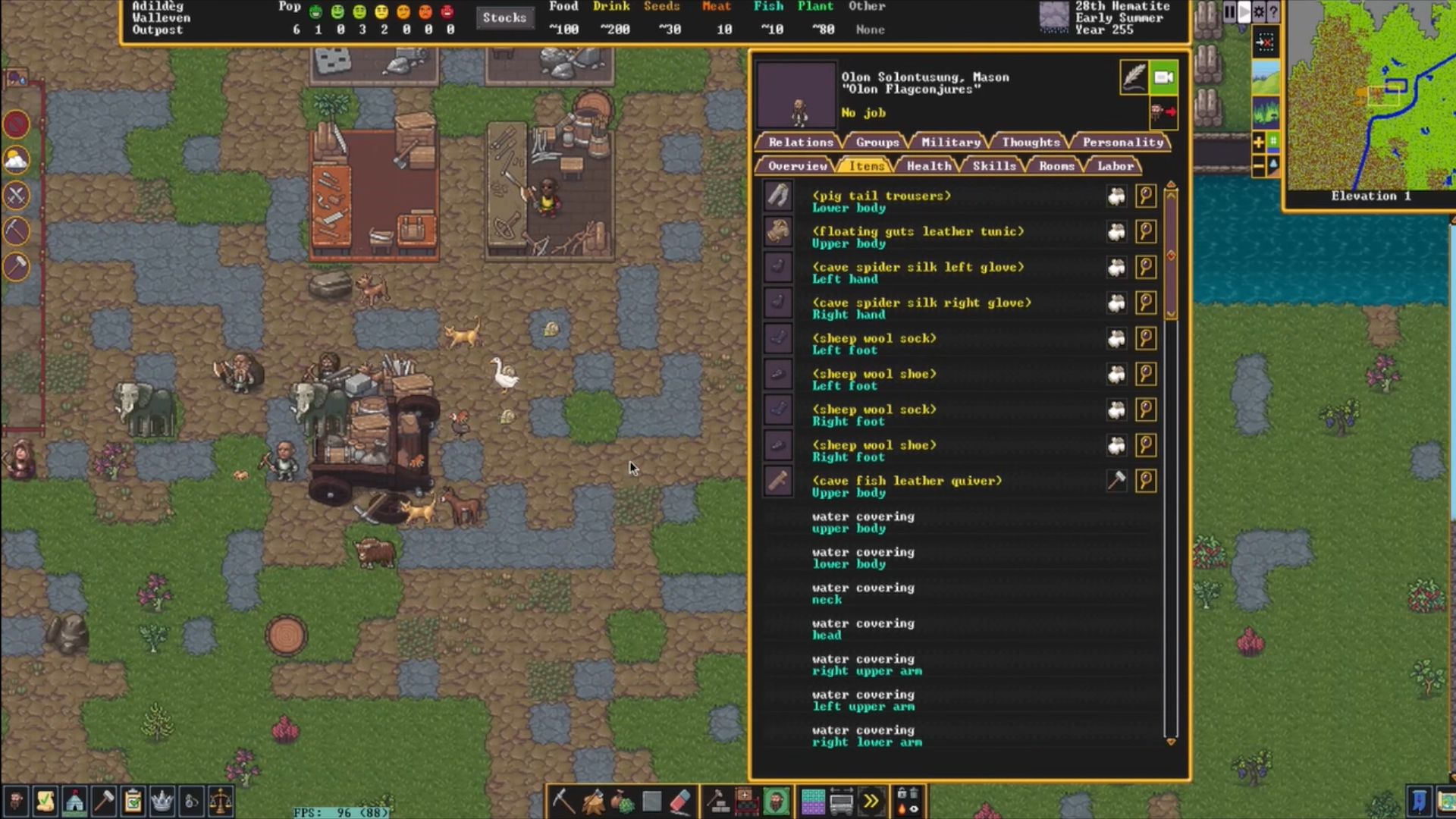Expand more tools with the double-chevron button
This screenshot has height=819, width=1456.
pos(872,800)
